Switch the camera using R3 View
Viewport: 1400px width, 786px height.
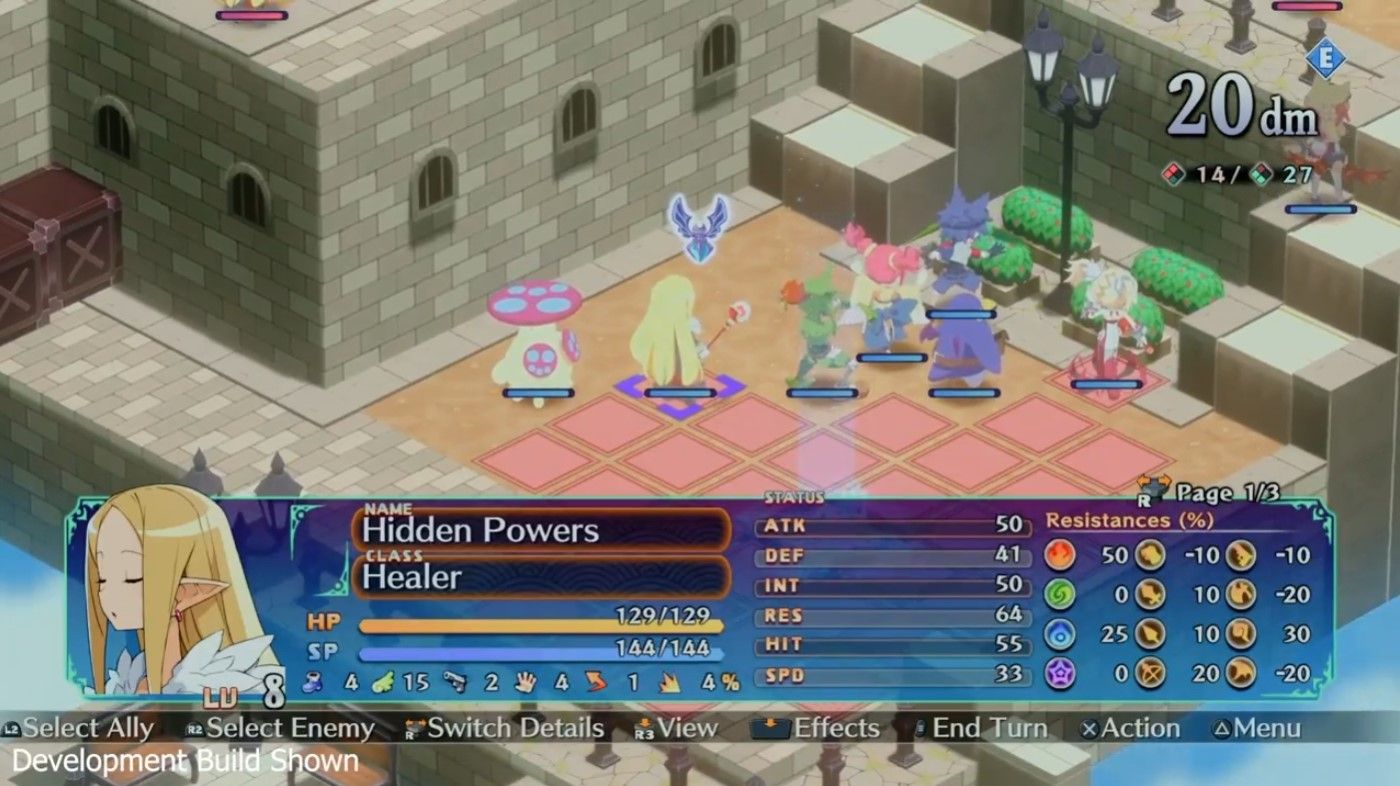[685, 729]
